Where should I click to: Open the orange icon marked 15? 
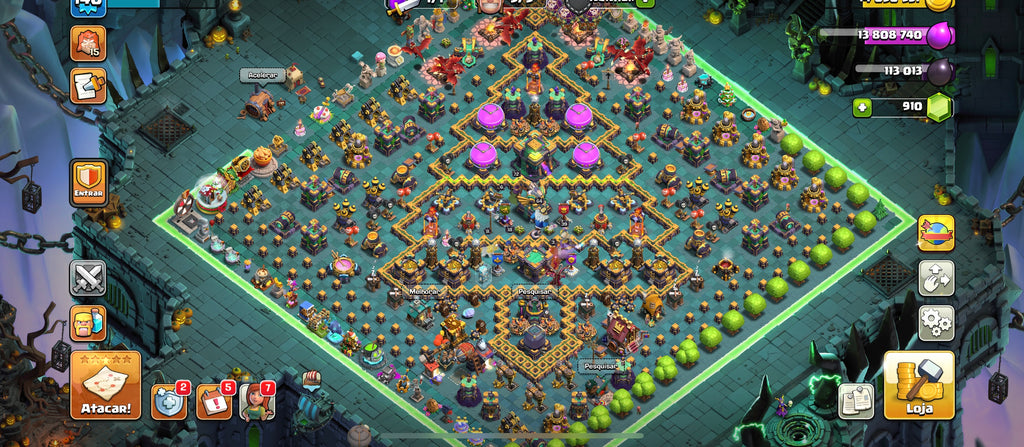pos(87,43)
